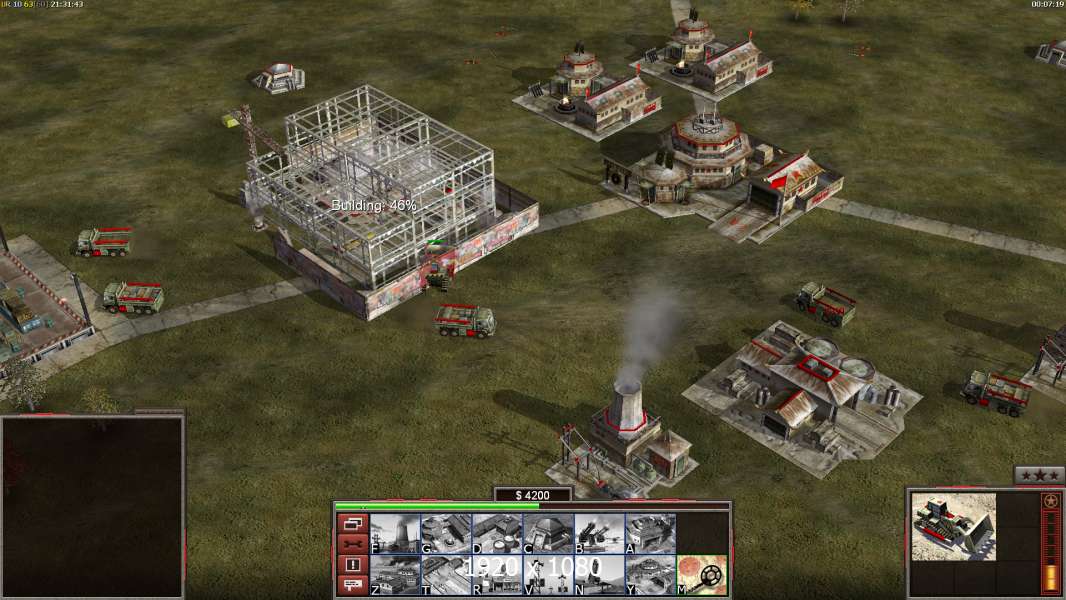The height and width of the screenshot is (600, 1066).
Task: Click the exclamation mark button
Action: (x=352, y=565)
